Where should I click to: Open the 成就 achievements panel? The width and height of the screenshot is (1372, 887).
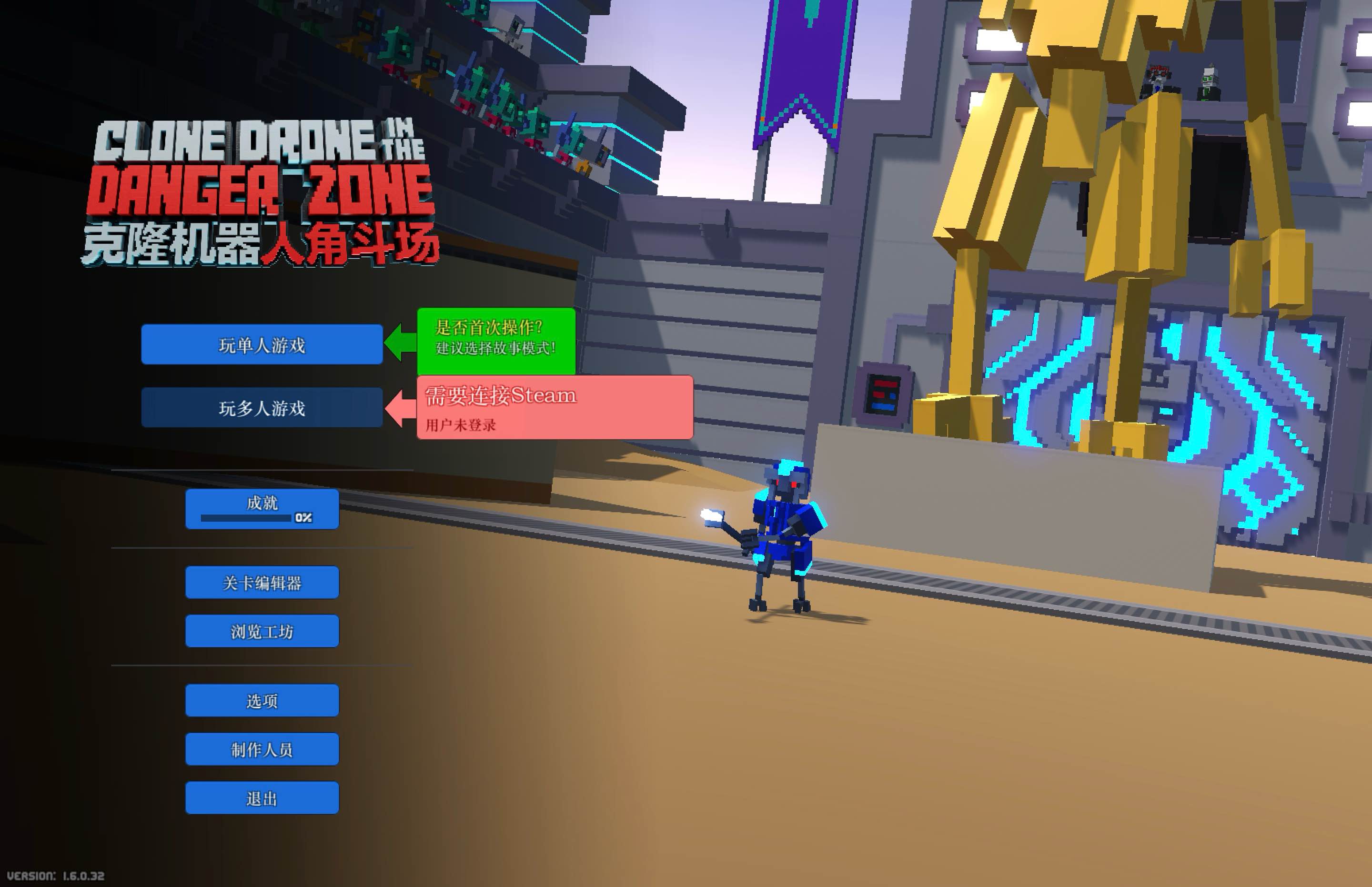pyautogui.click(x=261, y=503)
